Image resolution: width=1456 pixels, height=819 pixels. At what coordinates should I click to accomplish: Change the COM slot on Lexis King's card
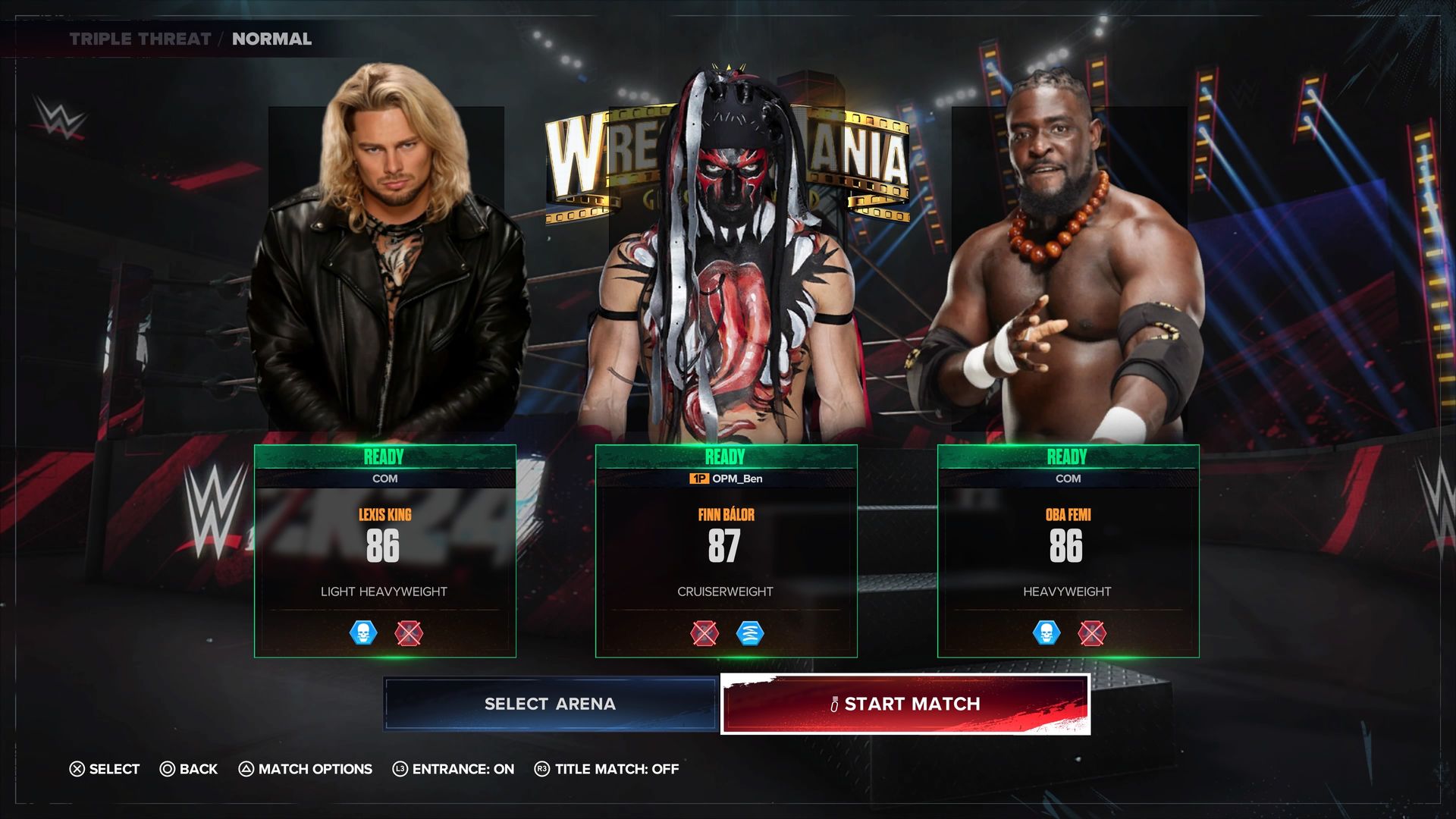(x=384, y=479)
